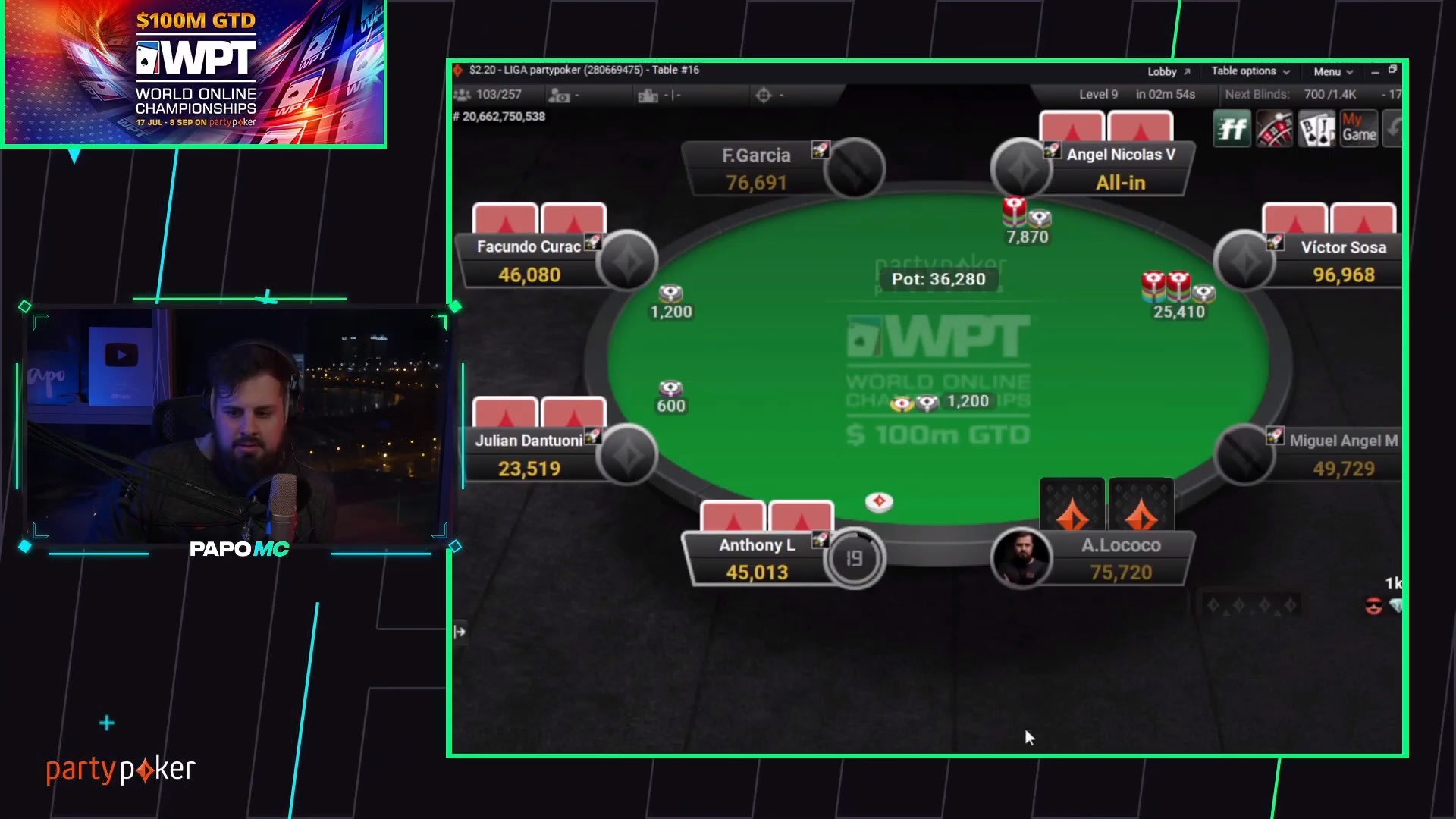The width and height of the screenshot is (1456, 819).
Task: Launch the roulette game icon
Action: coord(1273,127)
